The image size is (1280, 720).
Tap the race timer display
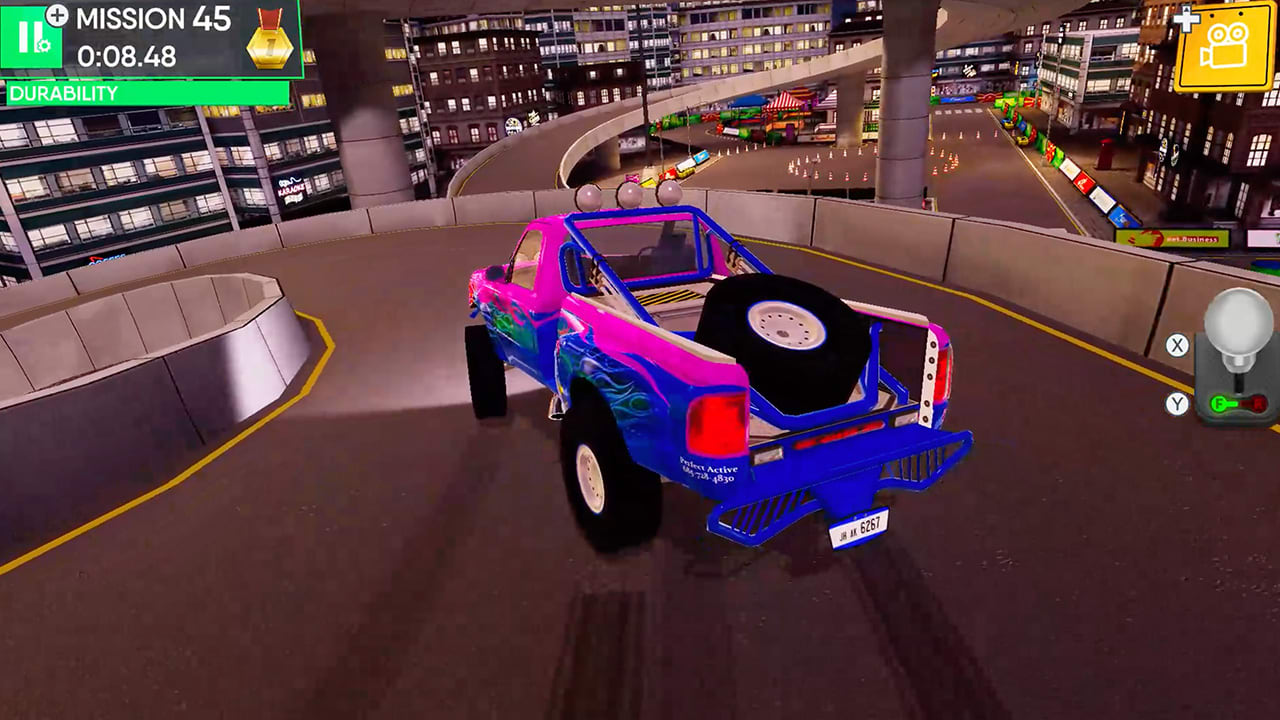[x=127, y=55]
